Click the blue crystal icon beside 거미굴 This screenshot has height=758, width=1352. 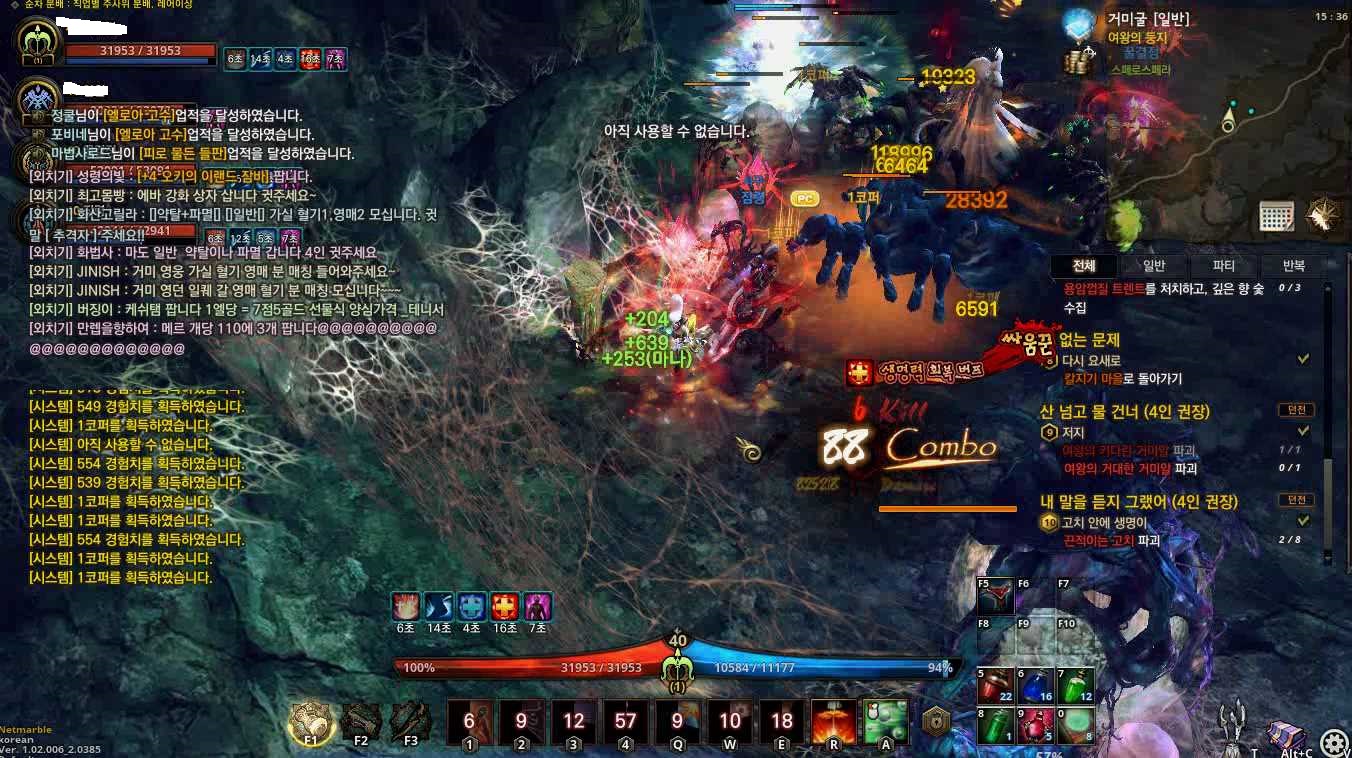click(x=1079, y=24)
